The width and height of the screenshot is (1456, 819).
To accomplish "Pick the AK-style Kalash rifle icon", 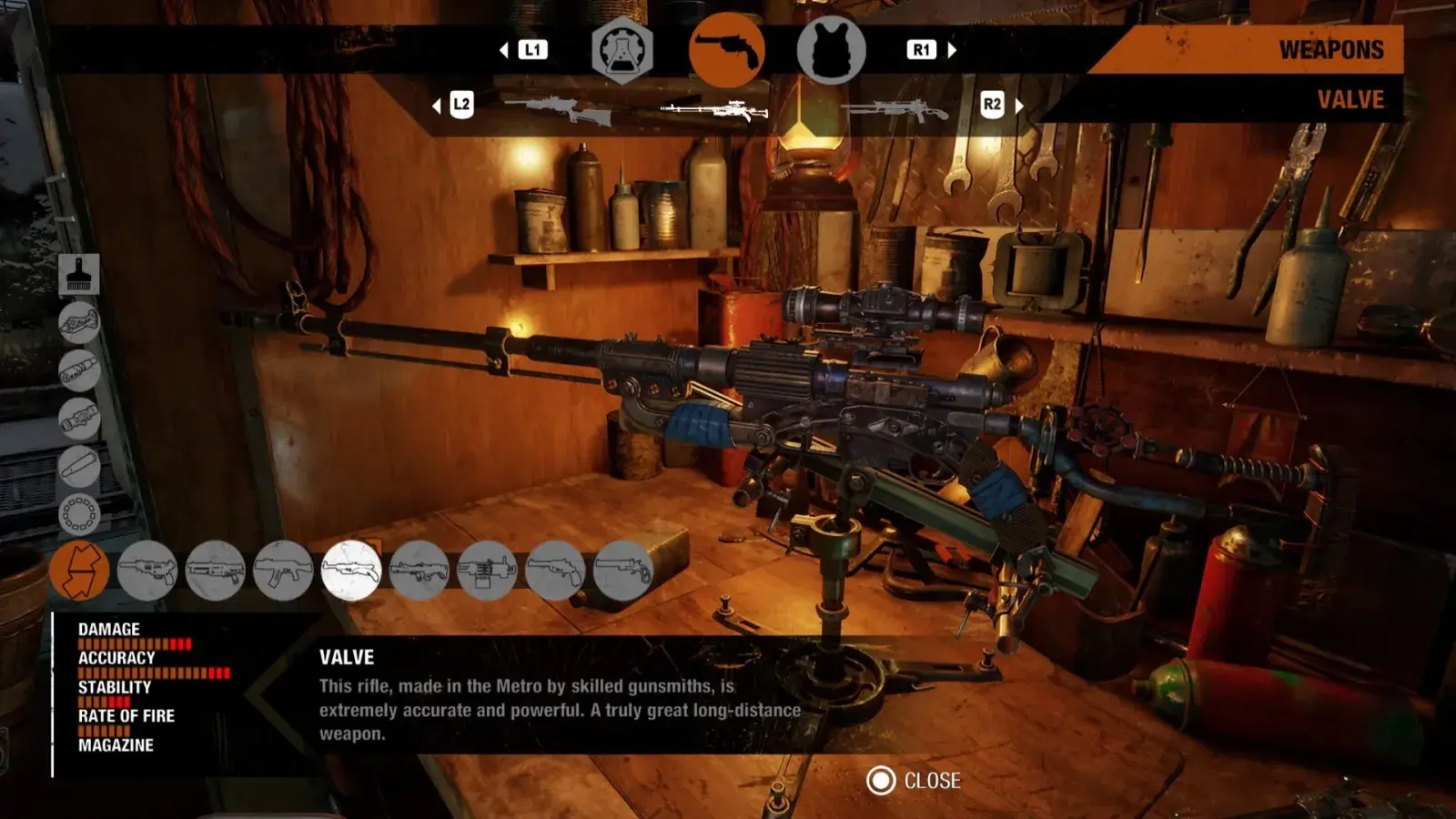I will click(283, 571).
